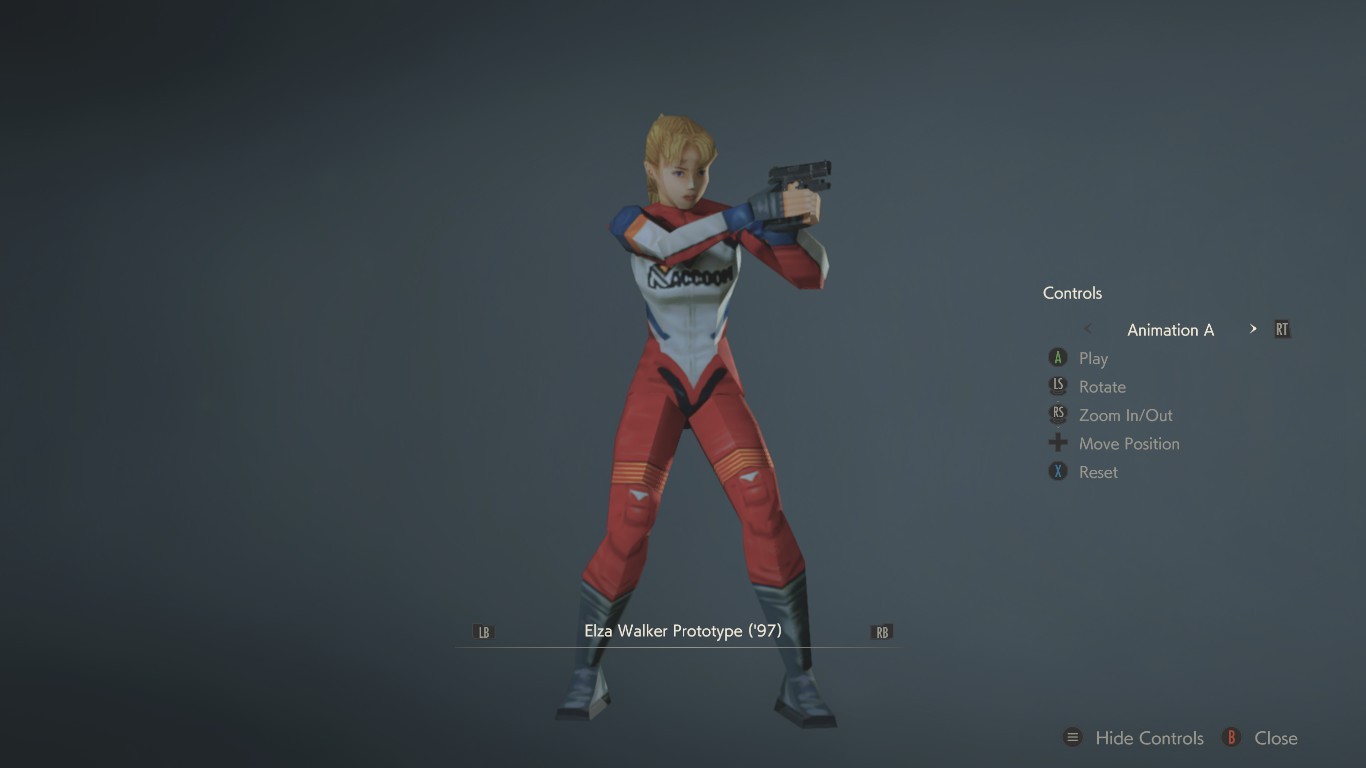
Task: Click the blue X Reset icon
Action: click(1057, 471)
